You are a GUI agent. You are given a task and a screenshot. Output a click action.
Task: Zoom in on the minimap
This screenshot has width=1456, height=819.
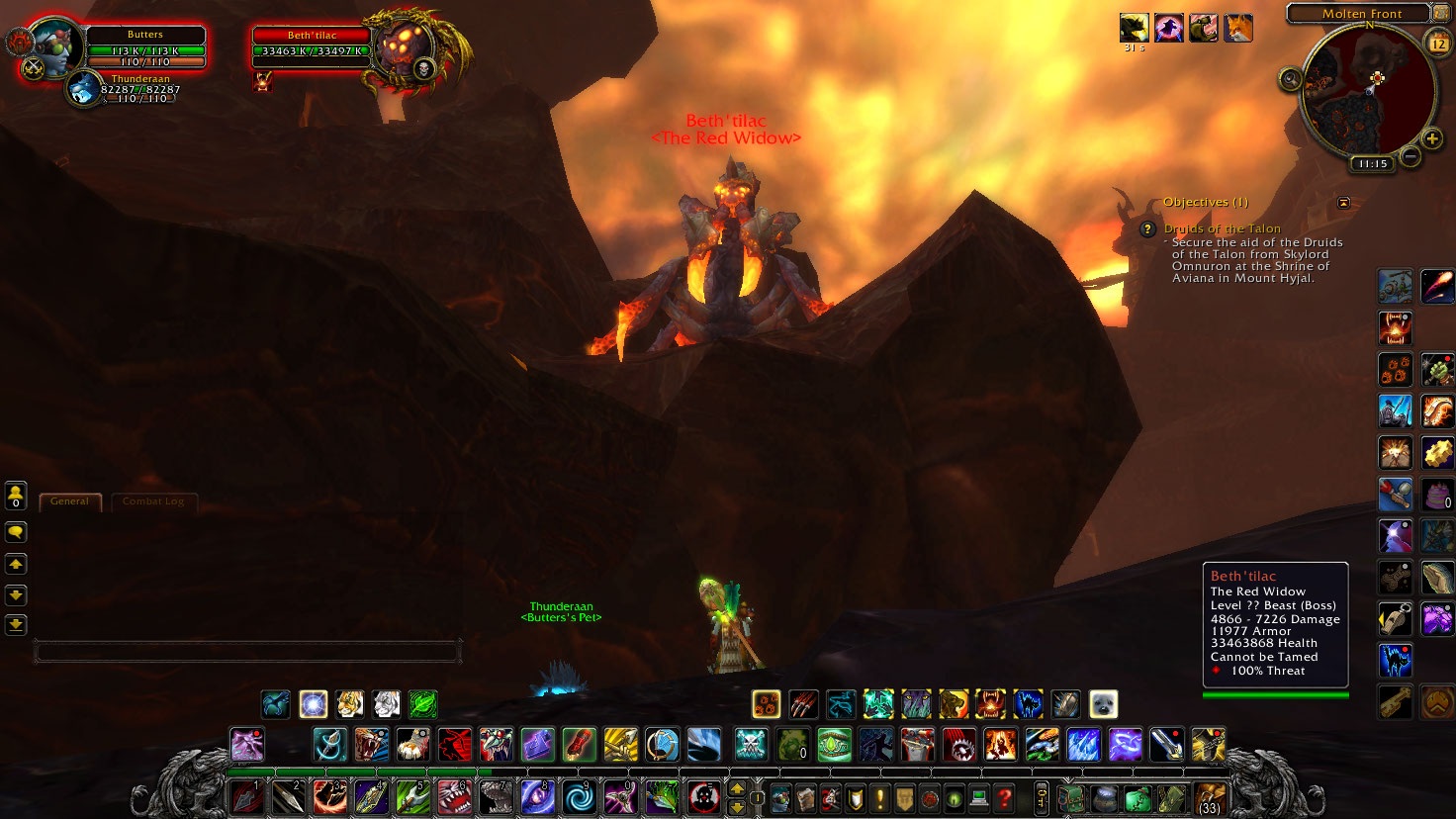(x=1432, y=138)
